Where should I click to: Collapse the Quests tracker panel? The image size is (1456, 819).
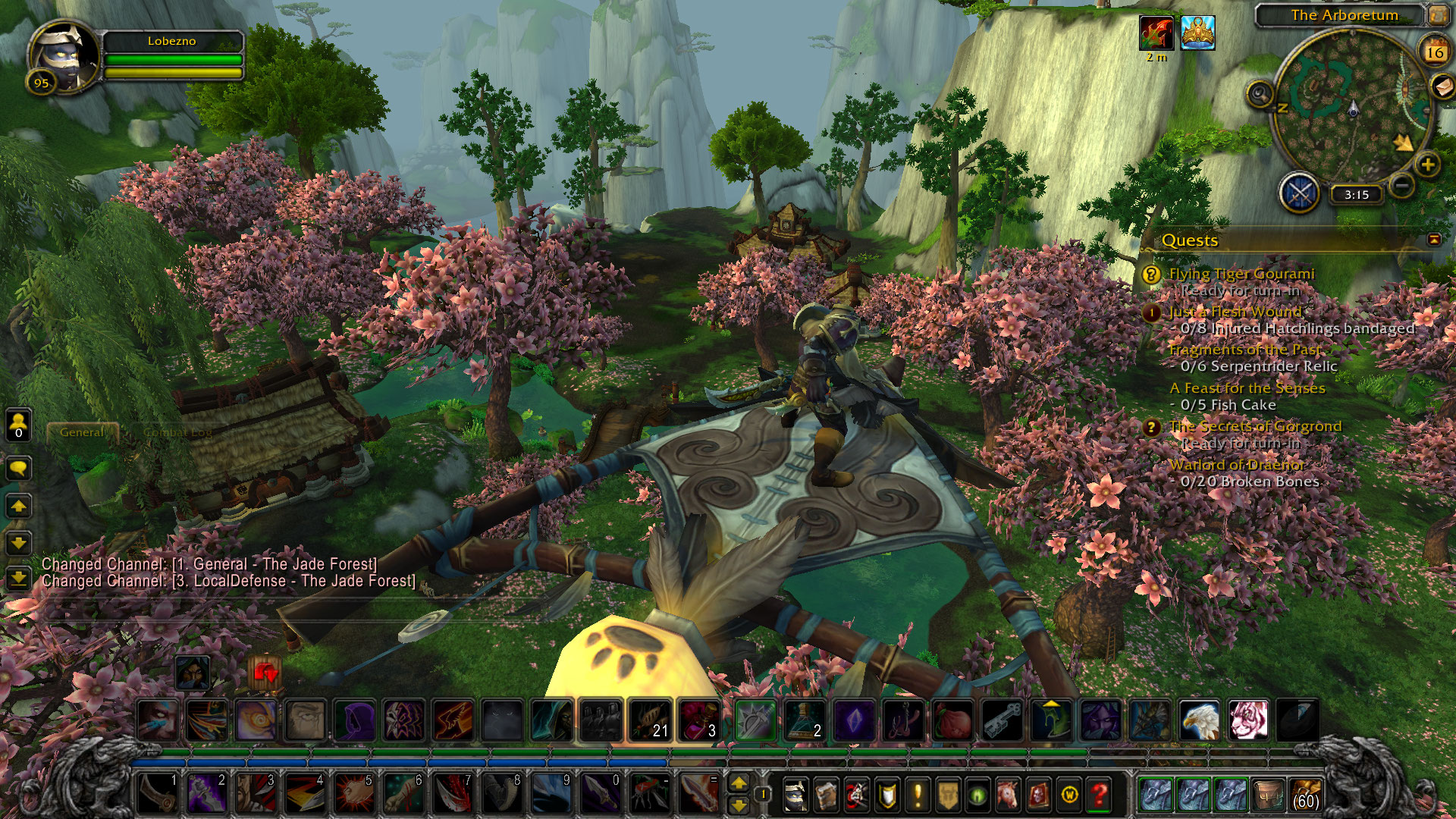tap(1434, 240)
